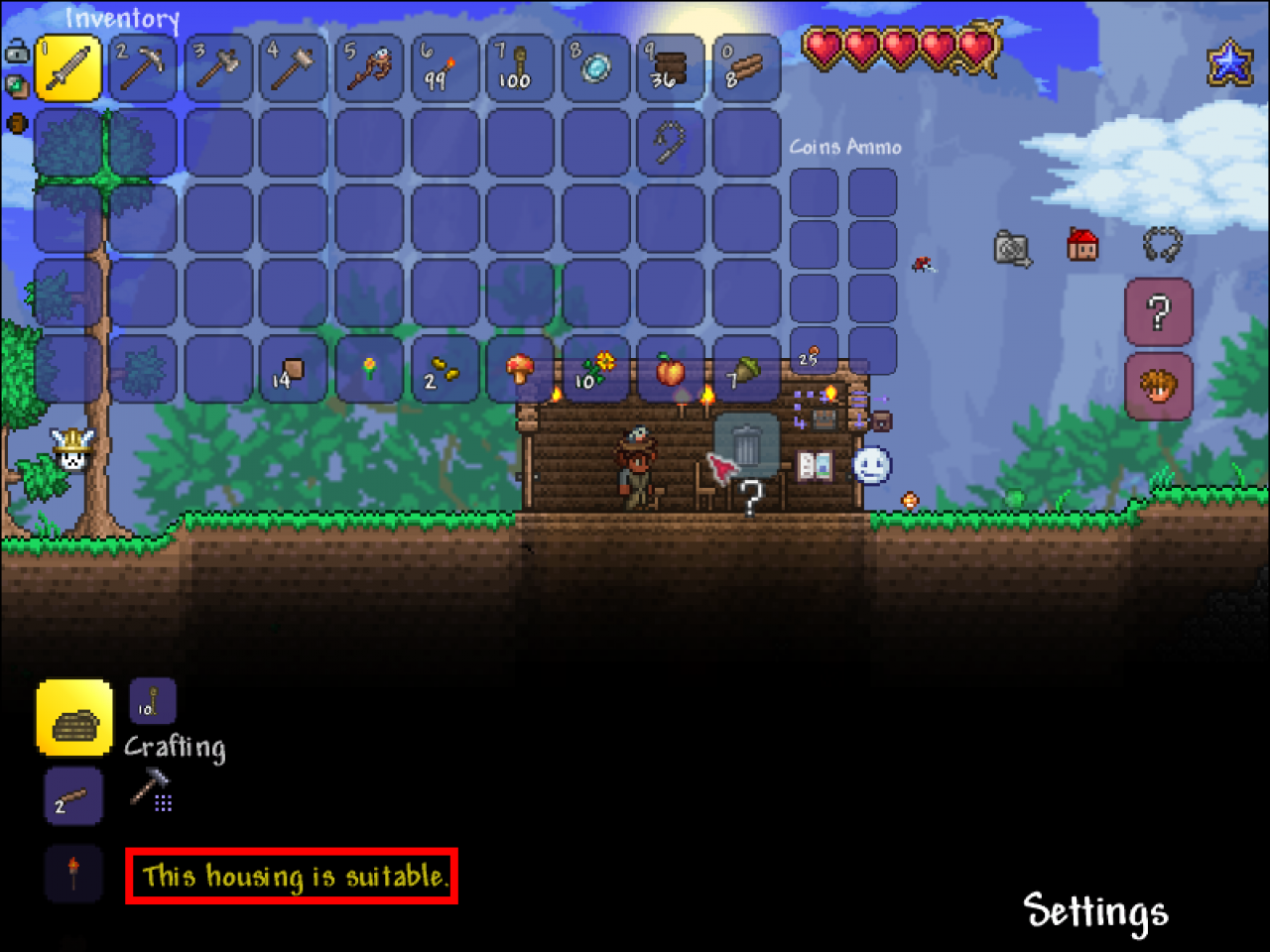This screenshot has width=1270, height=952.
Task: Open the emotes menu via the star icon
Action: (1228, 61)
